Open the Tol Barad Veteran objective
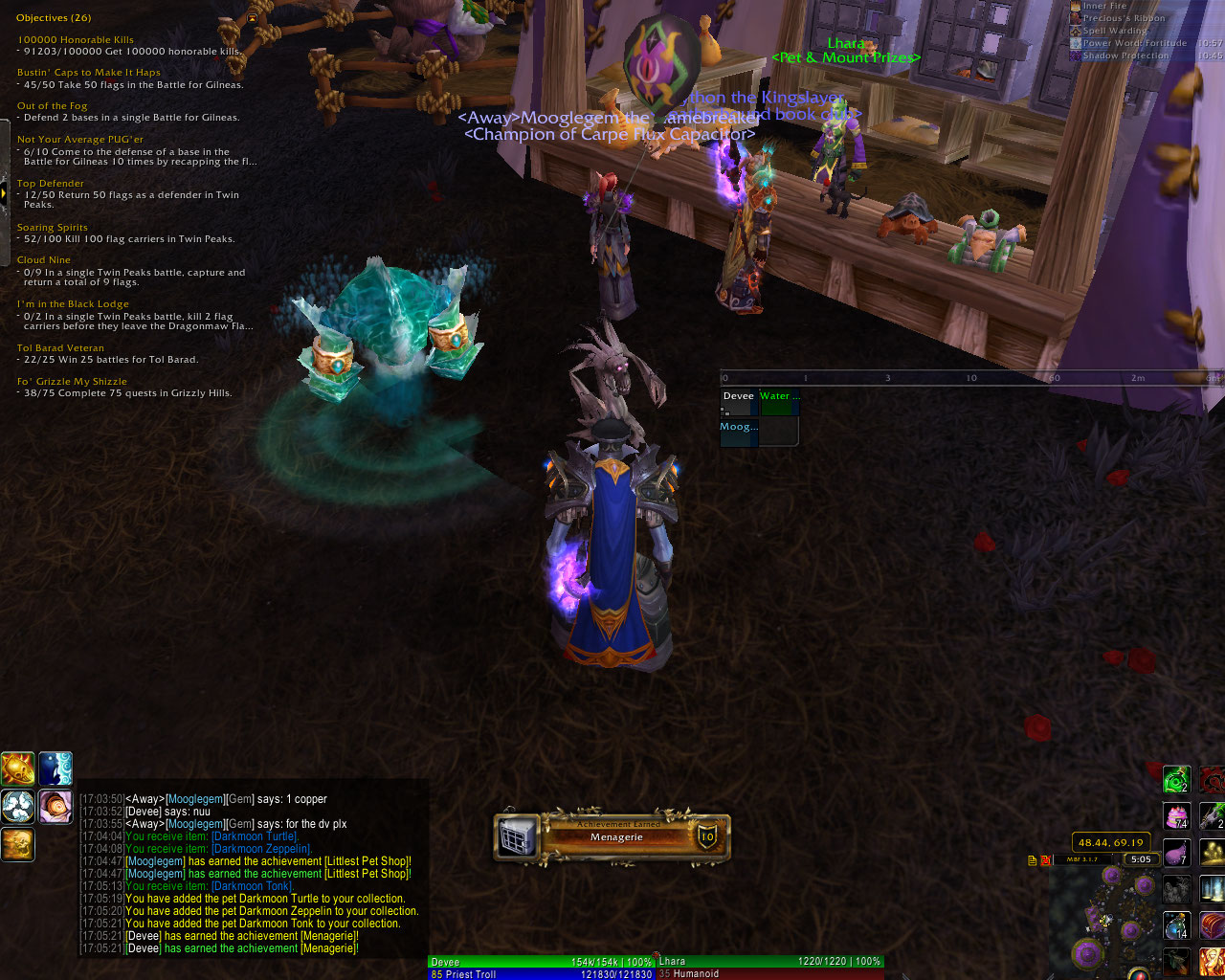 coord(60,348)
